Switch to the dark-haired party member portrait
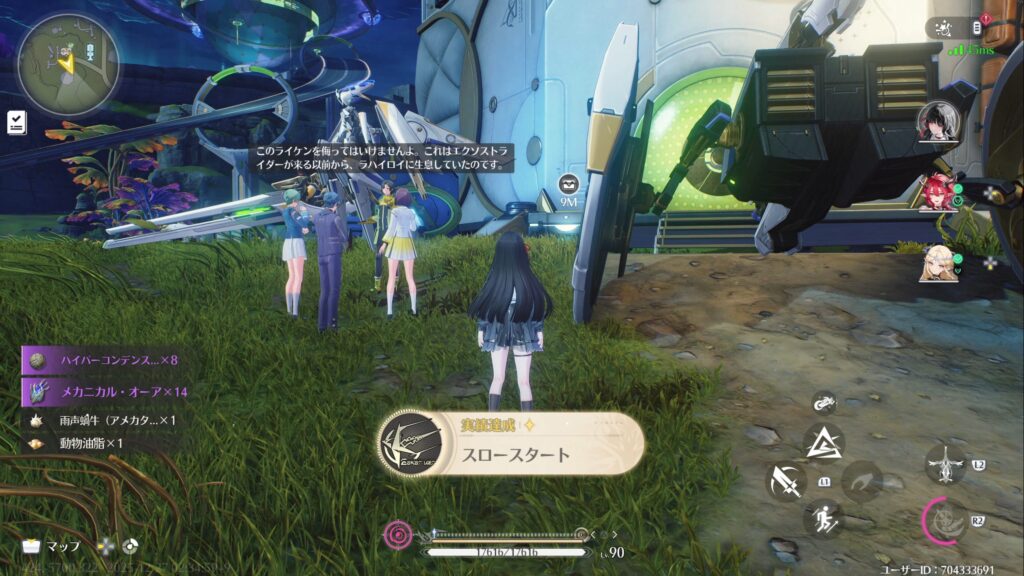This screenshot has height=576, width=1024. 938,123
